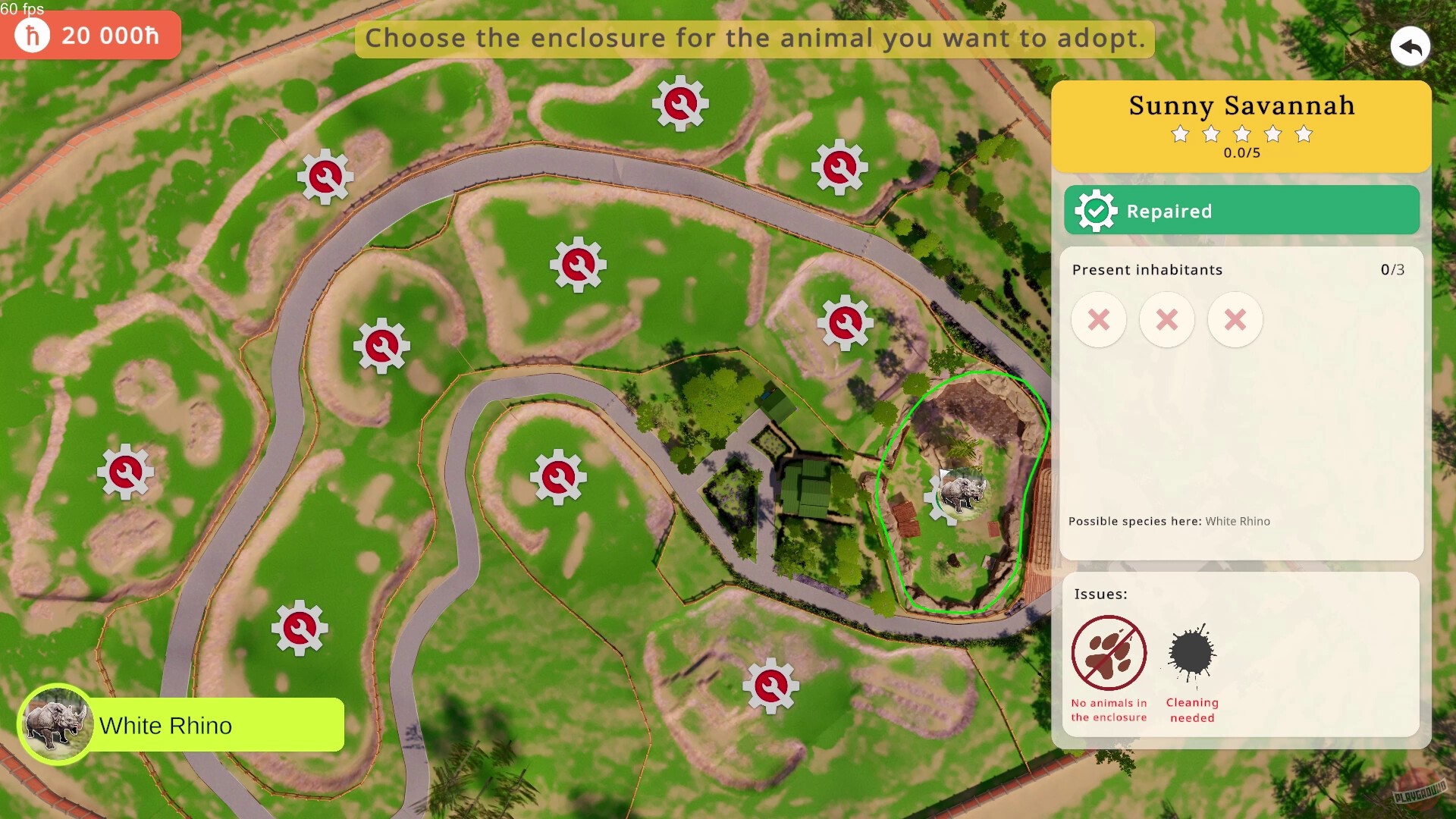
Task: Click the first star of the Sunny Savannah rating
Action: pos(1181,133)
